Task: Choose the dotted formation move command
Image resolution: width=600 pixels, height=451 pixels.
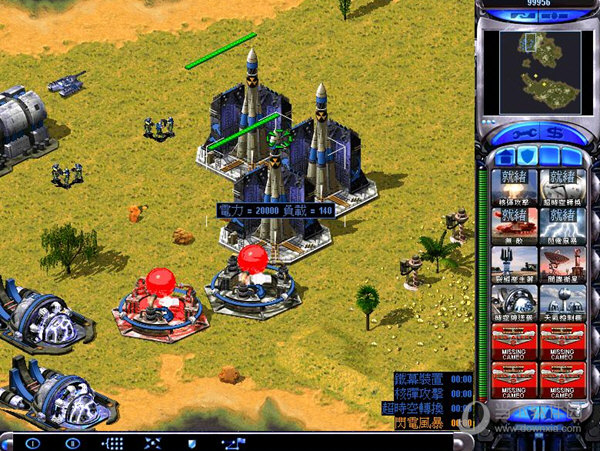Action: click(112, 442)
